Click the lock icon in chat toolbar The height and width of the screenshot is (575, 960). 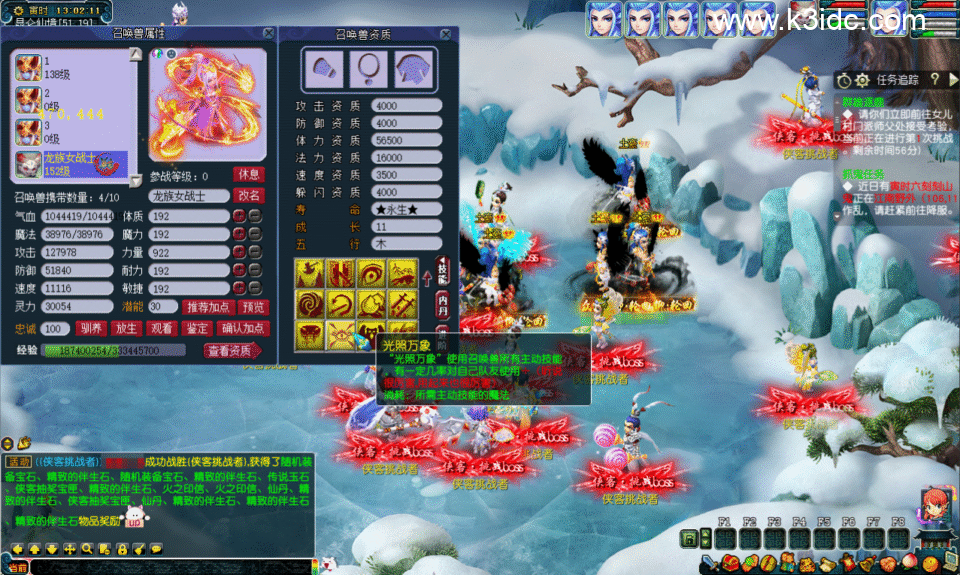[121, 548]
